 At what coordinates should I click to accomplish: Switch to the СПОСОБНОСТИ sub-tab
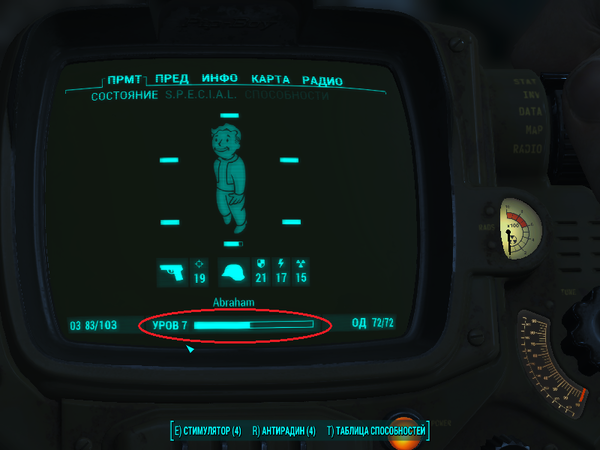(286, 95)
